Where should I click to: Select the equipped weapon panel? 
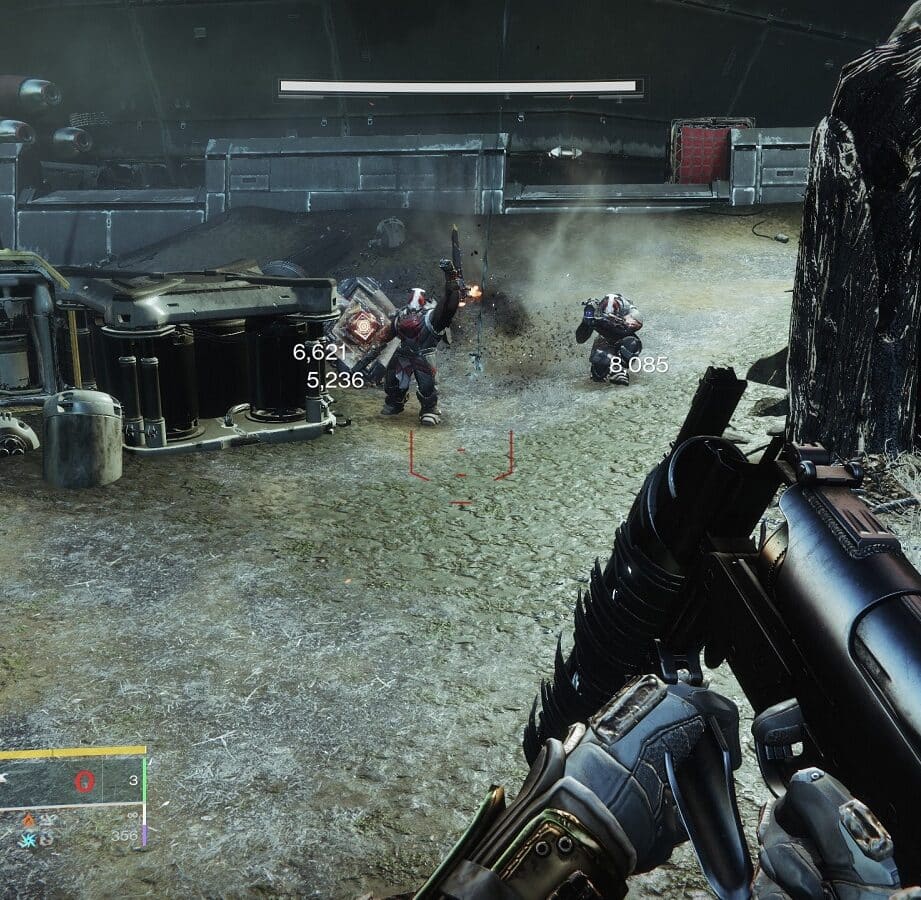click(x=72, y=781)
